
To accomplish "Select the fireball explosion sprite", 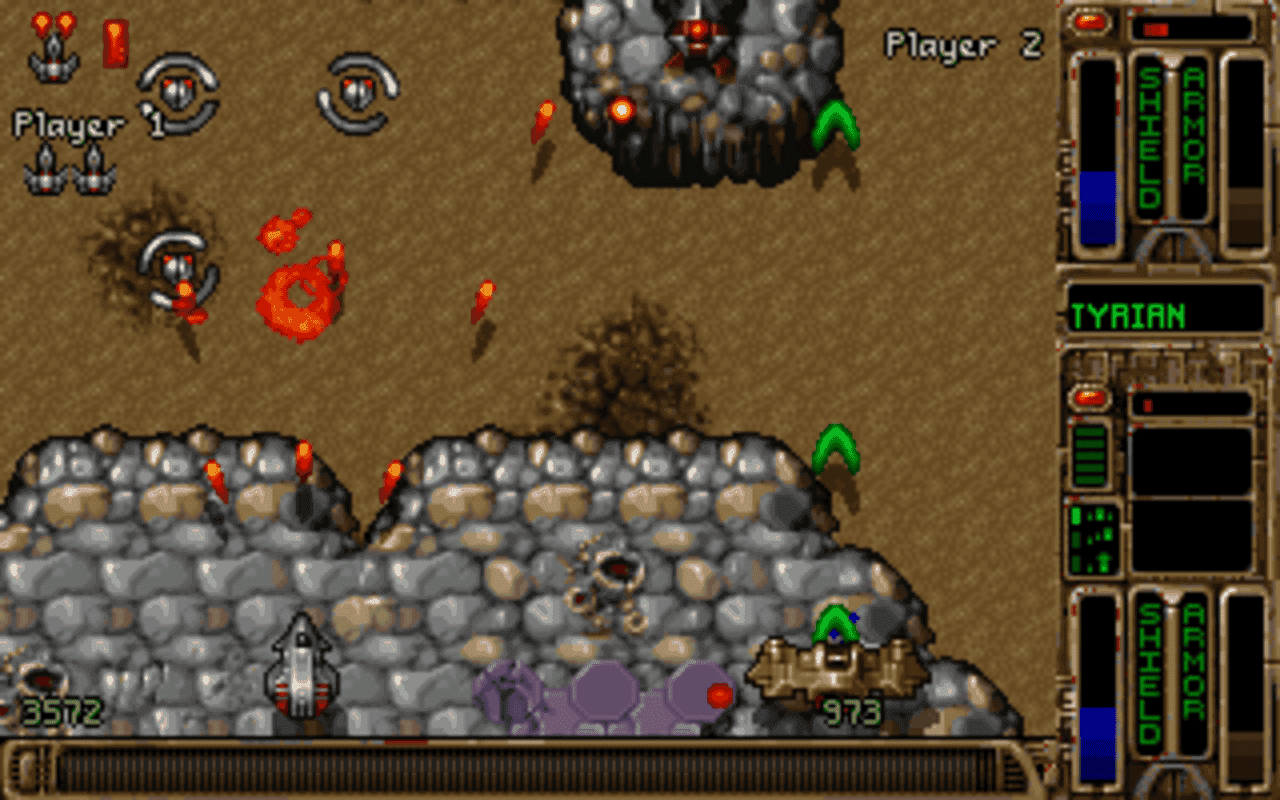I will click(297, 295).
